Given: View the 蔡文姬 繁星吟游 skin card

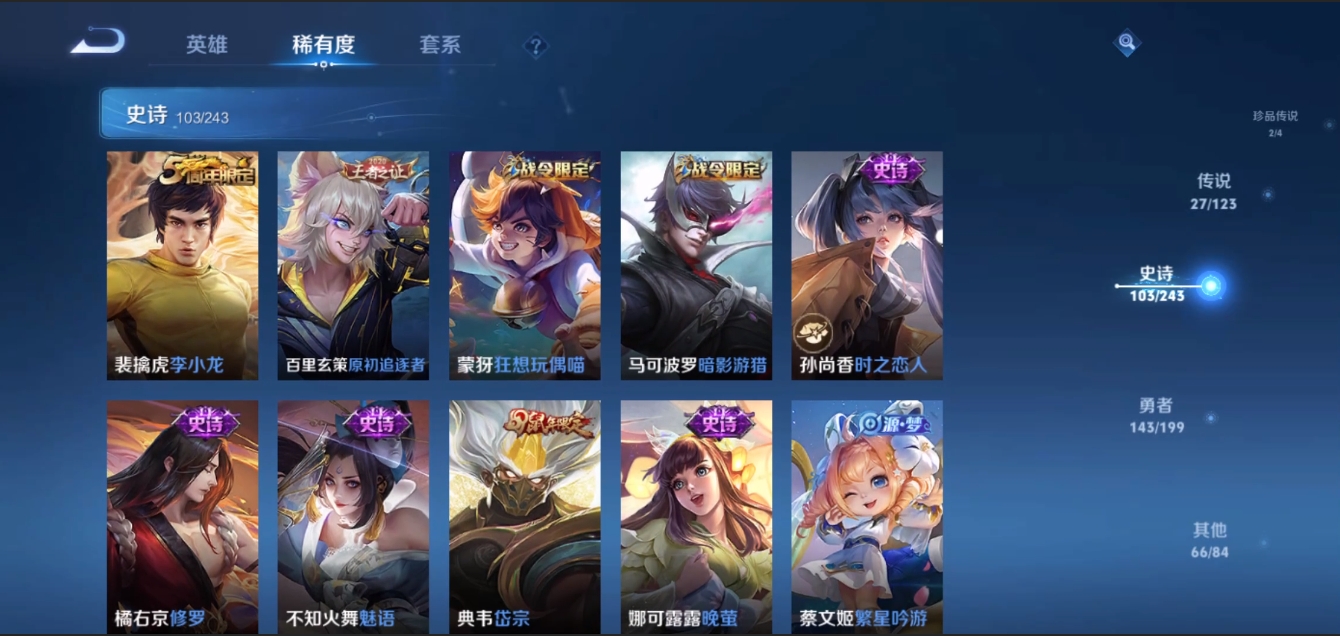Looking at the screenshot, I should [867, 516].
